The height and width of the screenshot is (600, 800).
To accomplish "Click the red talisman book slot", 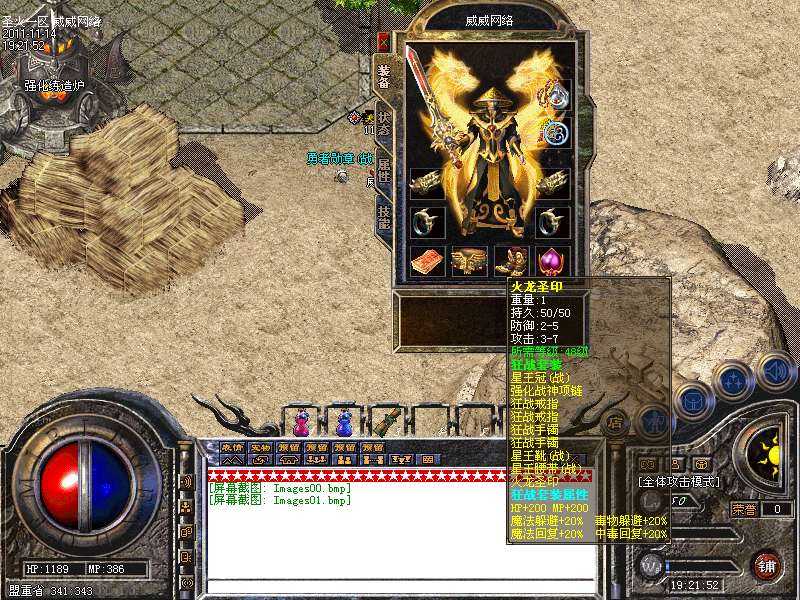I will click(x=427, y=262).
